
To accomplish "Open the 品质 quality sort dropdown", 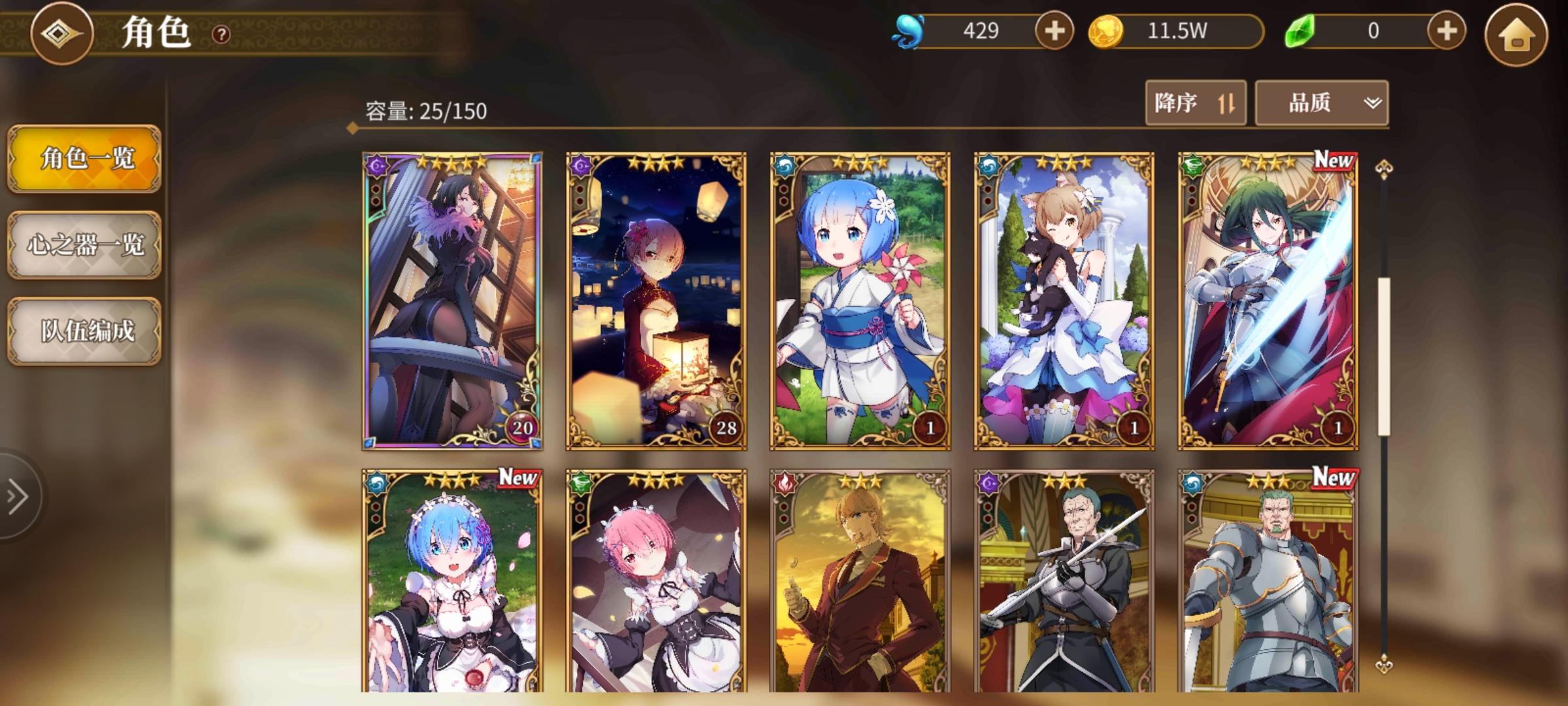I will pos(1320,103).
